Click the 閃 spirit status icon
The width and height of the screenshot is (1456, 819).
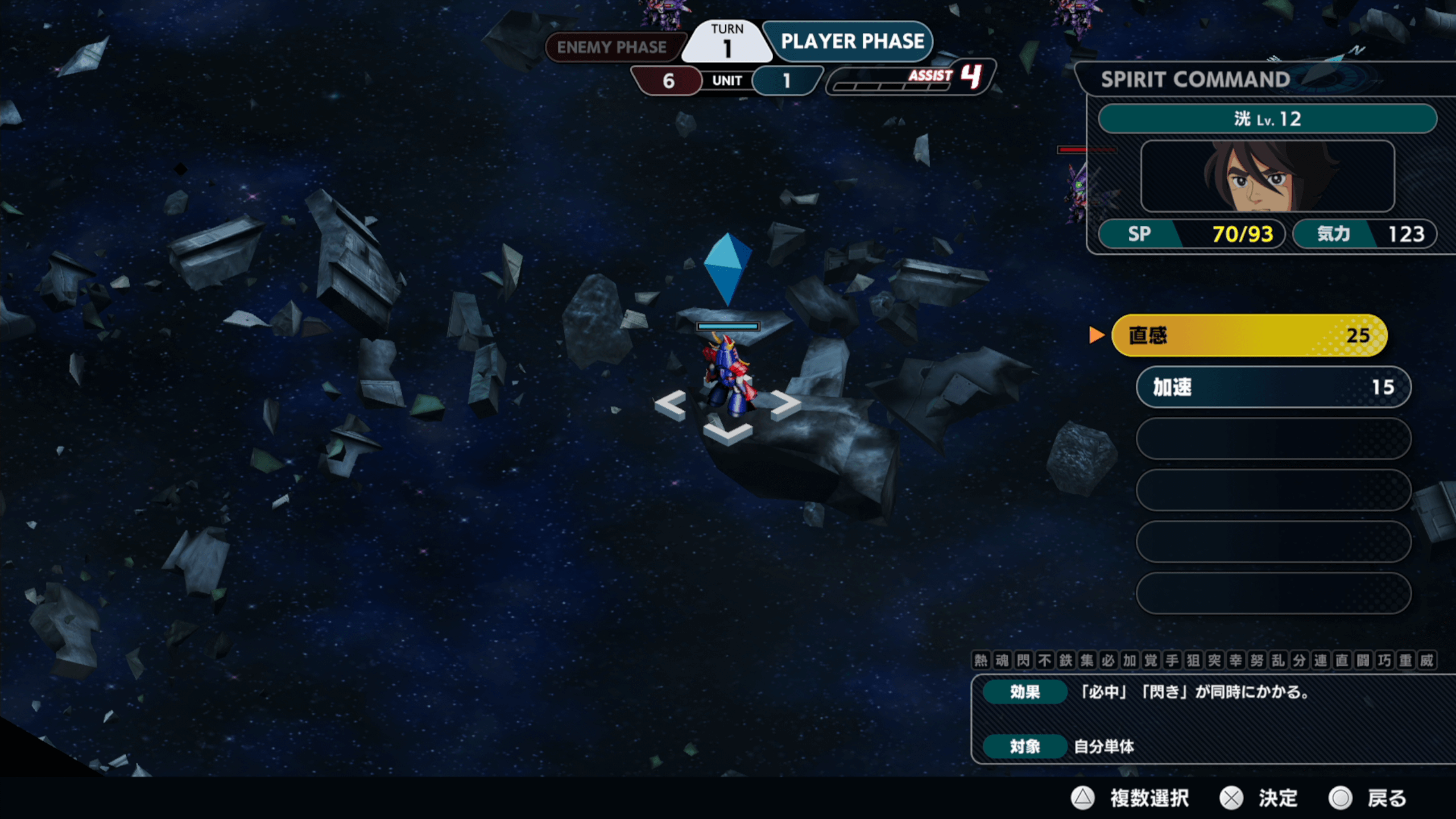coord(1023,660)
